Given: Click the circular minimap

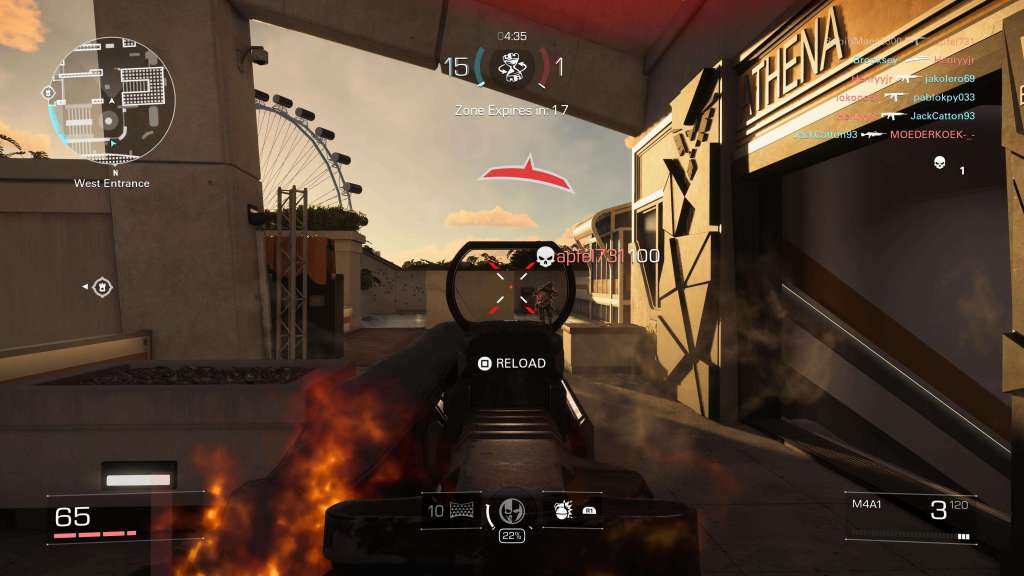Looking at the screenshot, I should (112, 100).
